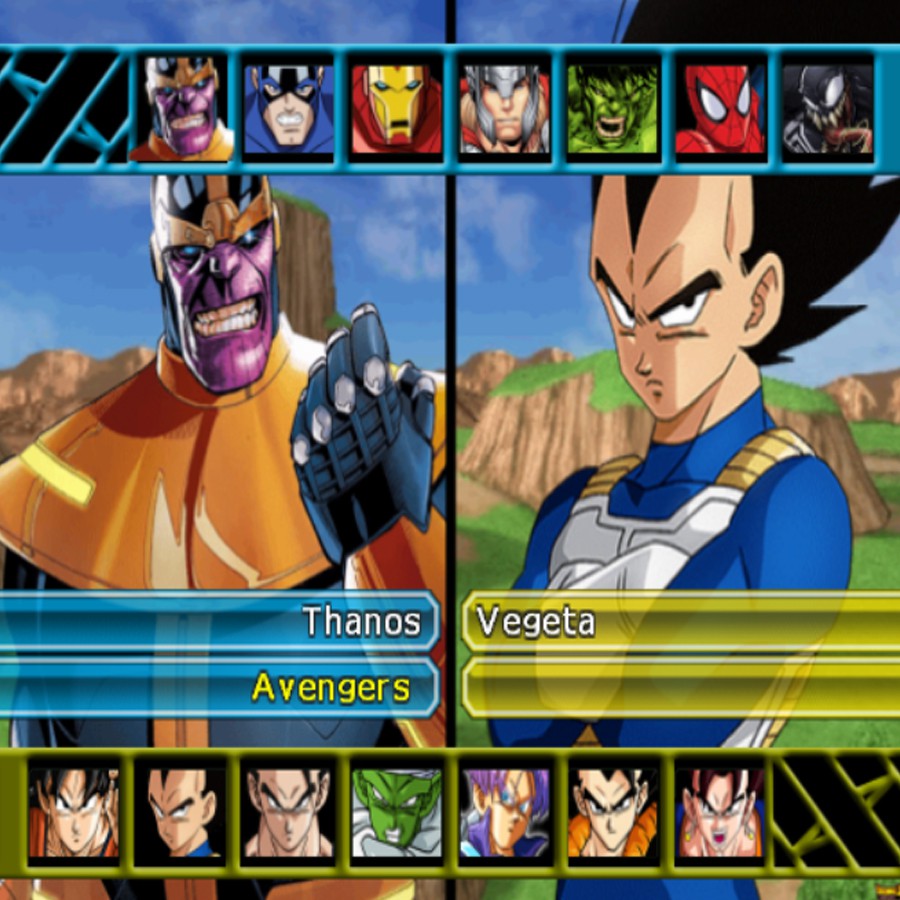Pick the Spider-Man portrait

[x=720, y=108]
